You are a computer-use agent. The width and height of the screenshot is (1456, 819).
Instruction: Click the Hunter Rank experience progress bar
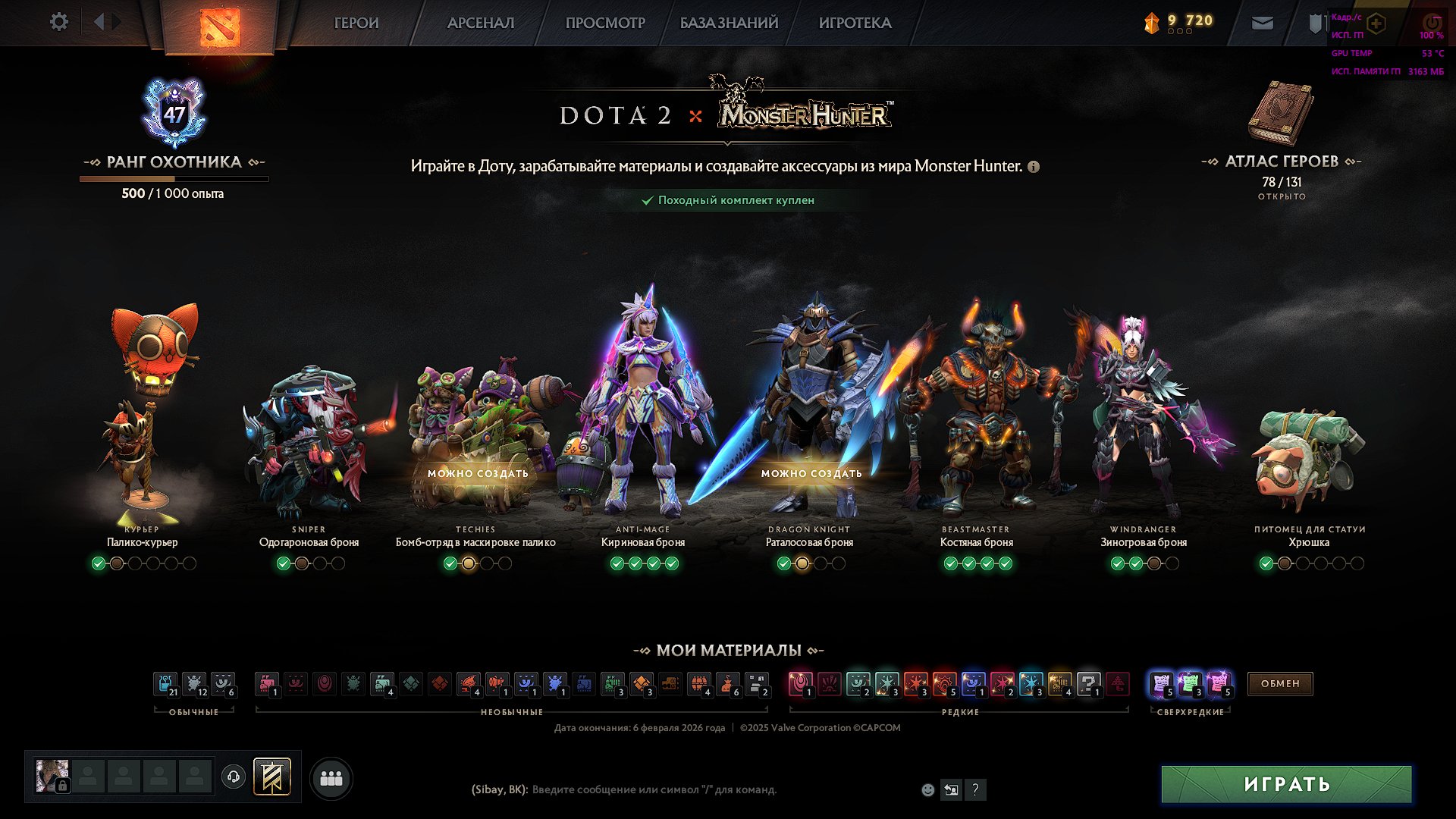[174, 178]
